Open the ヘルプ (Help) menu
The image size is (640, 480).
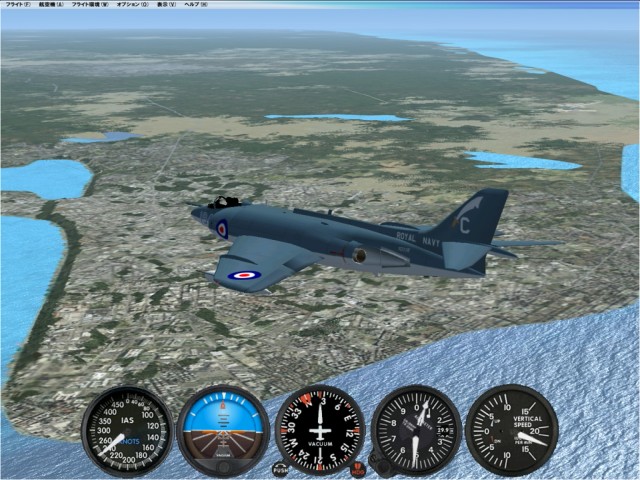pyautogui.click(x=196, y=5)
